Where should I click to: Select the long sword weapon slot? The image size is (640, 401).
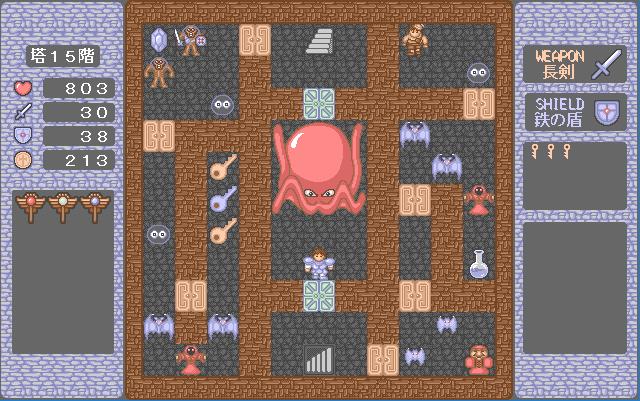[x=574, y=65]
